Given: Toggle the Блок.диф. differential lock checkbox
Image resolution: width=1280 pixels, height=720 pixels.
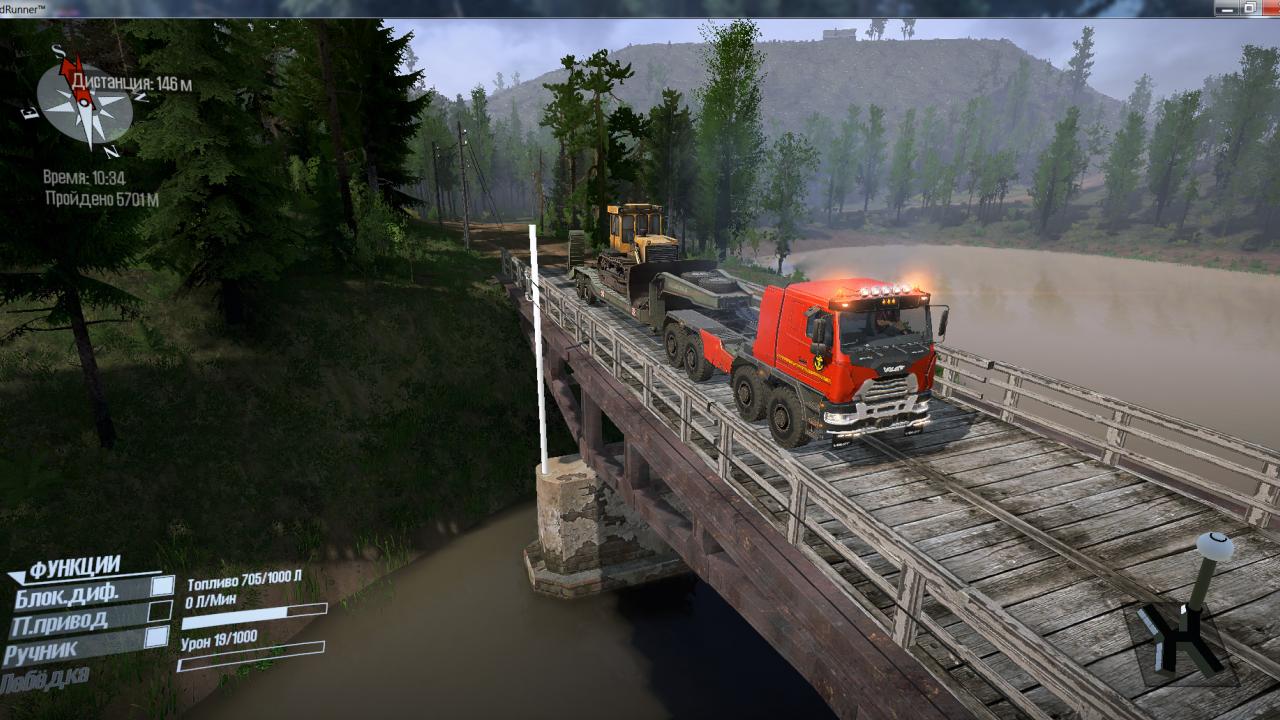Looking at the screenshot, I should pyautogui.click(x=162, y=586).
